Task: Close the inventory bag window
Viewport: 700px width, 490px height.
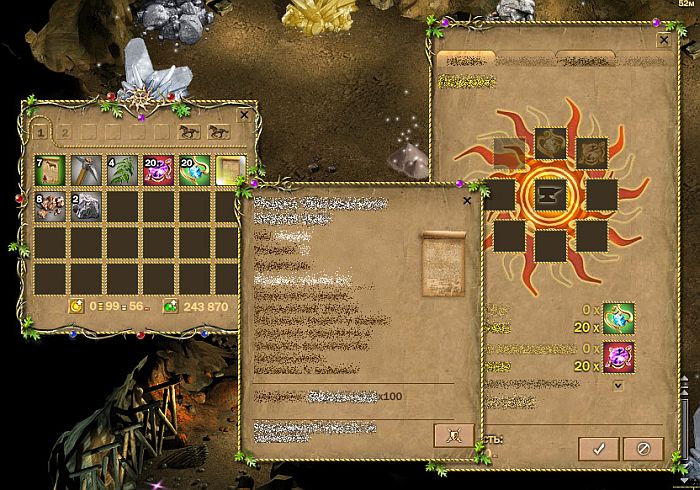Action: pos(244,115)
